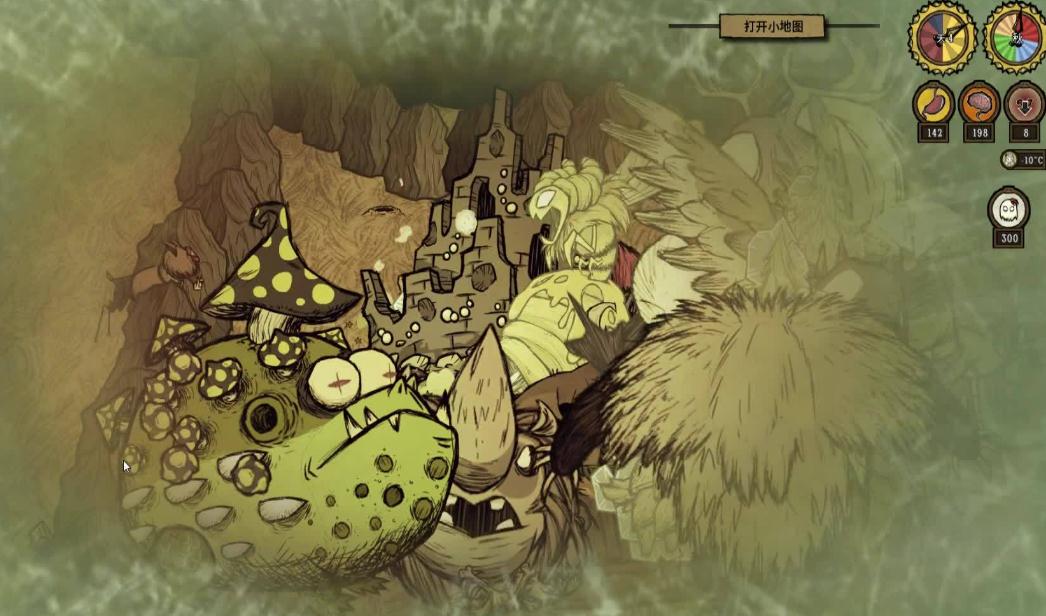Select the brain sanity badge
1046x616 pixels.
click(979, 103)
